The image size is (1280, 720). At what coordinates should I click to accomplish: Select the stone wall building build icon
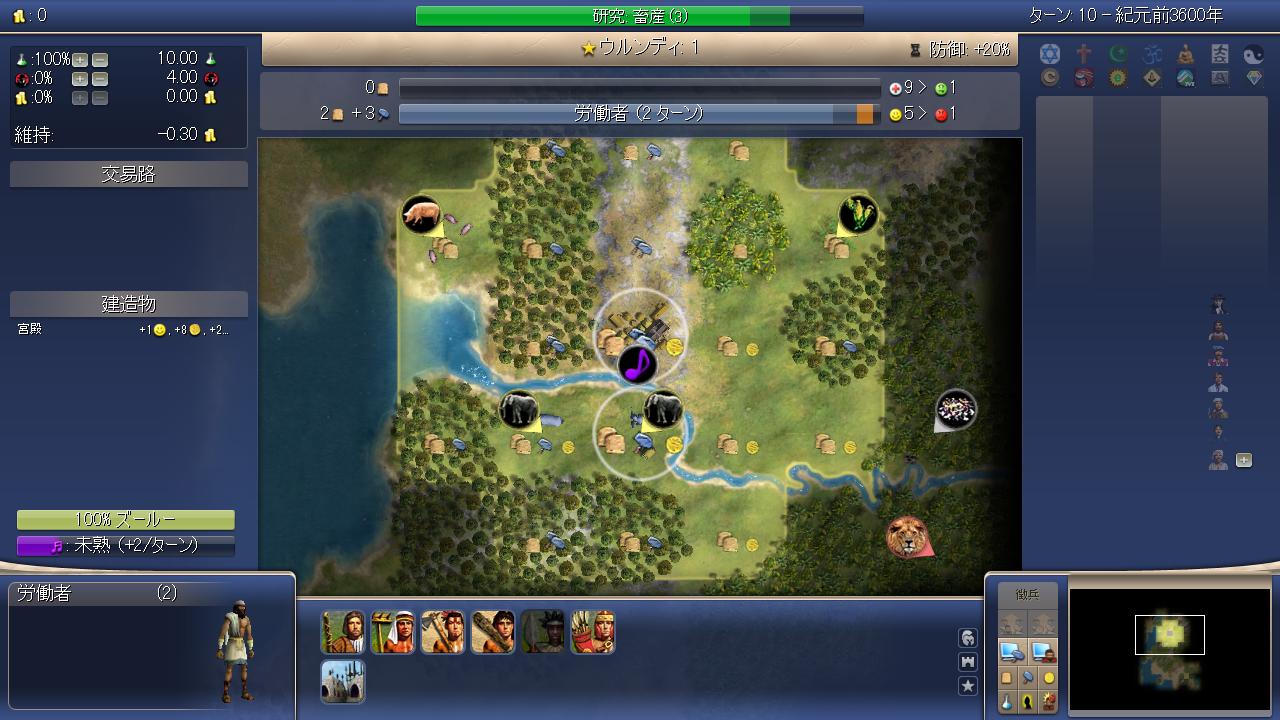(x=343, y=681)
